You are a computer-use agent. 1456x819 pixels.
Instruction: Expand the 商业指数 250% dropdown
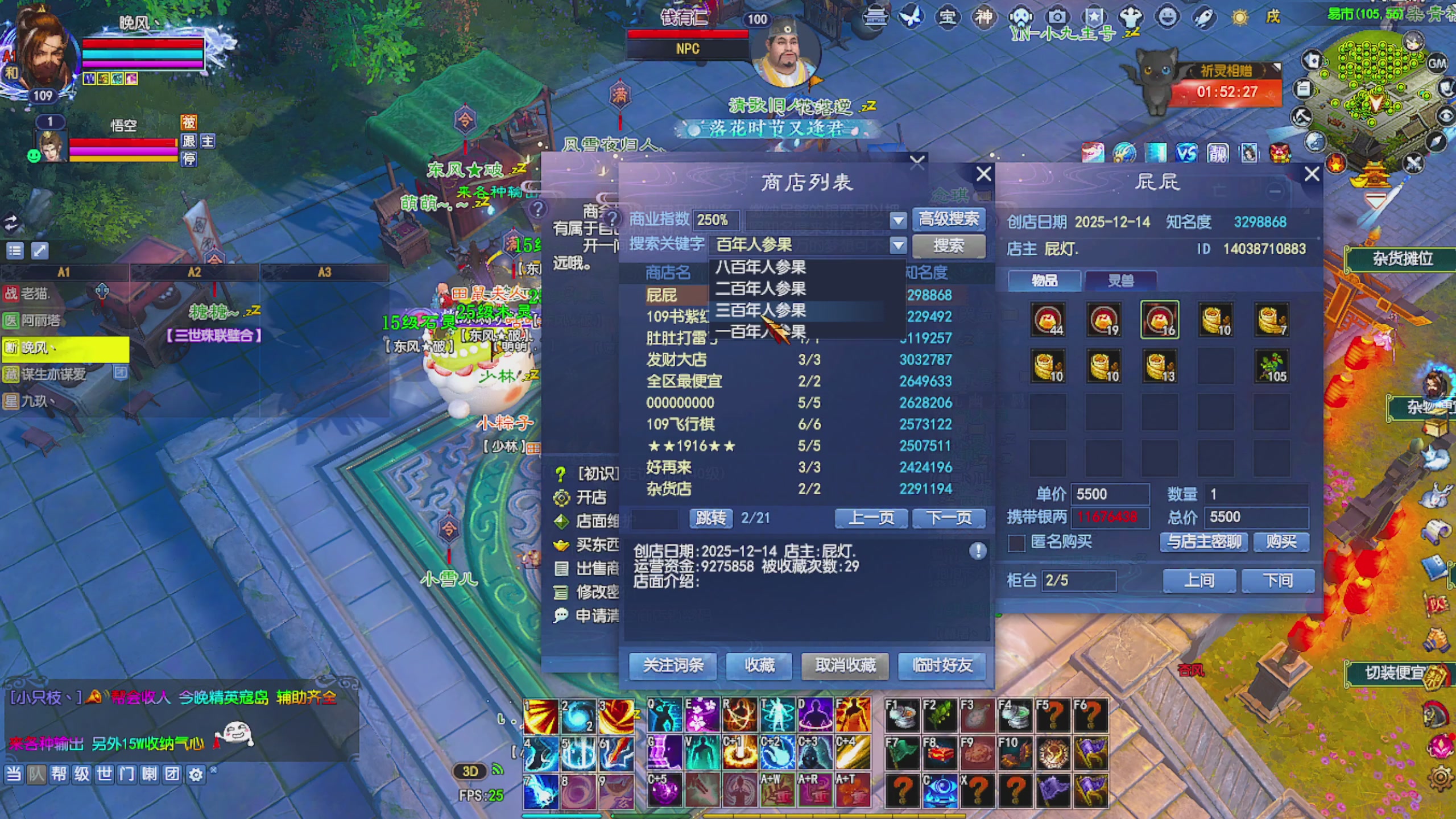pyautogui.click(x=897, y=220)
